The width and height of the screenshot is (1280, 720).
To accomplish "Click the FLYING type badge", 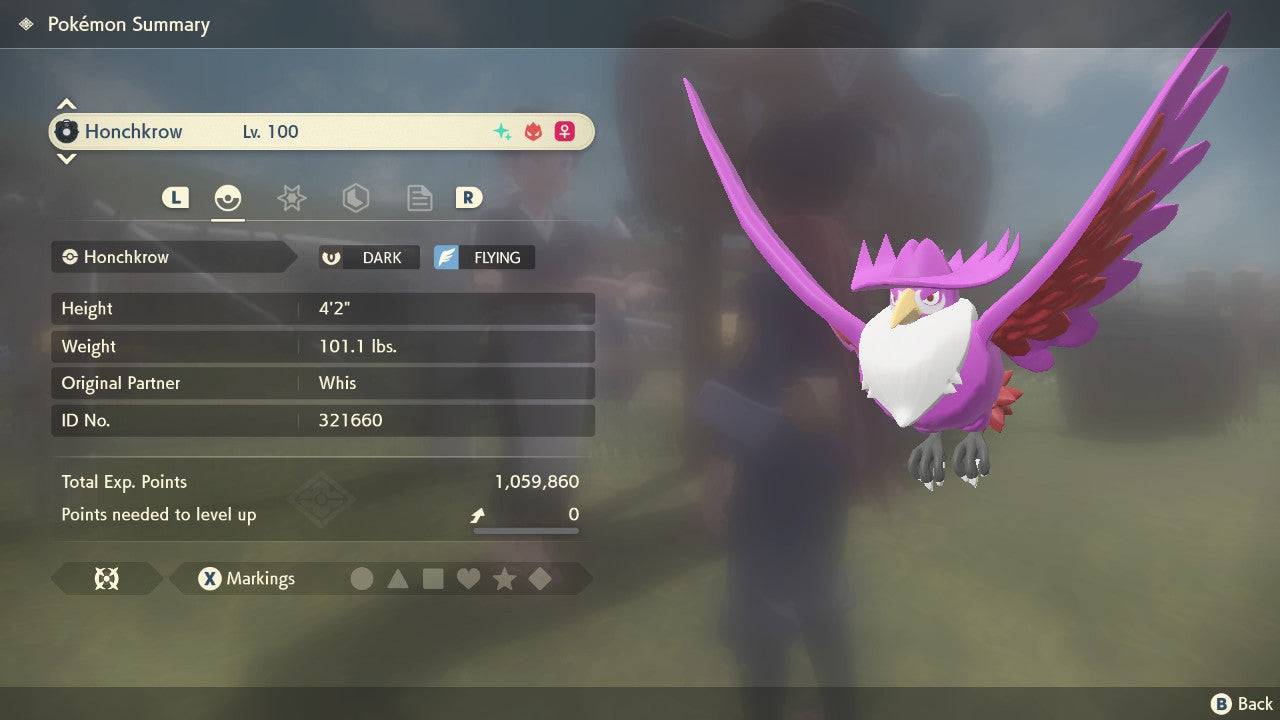I will [x=484, y=257].
